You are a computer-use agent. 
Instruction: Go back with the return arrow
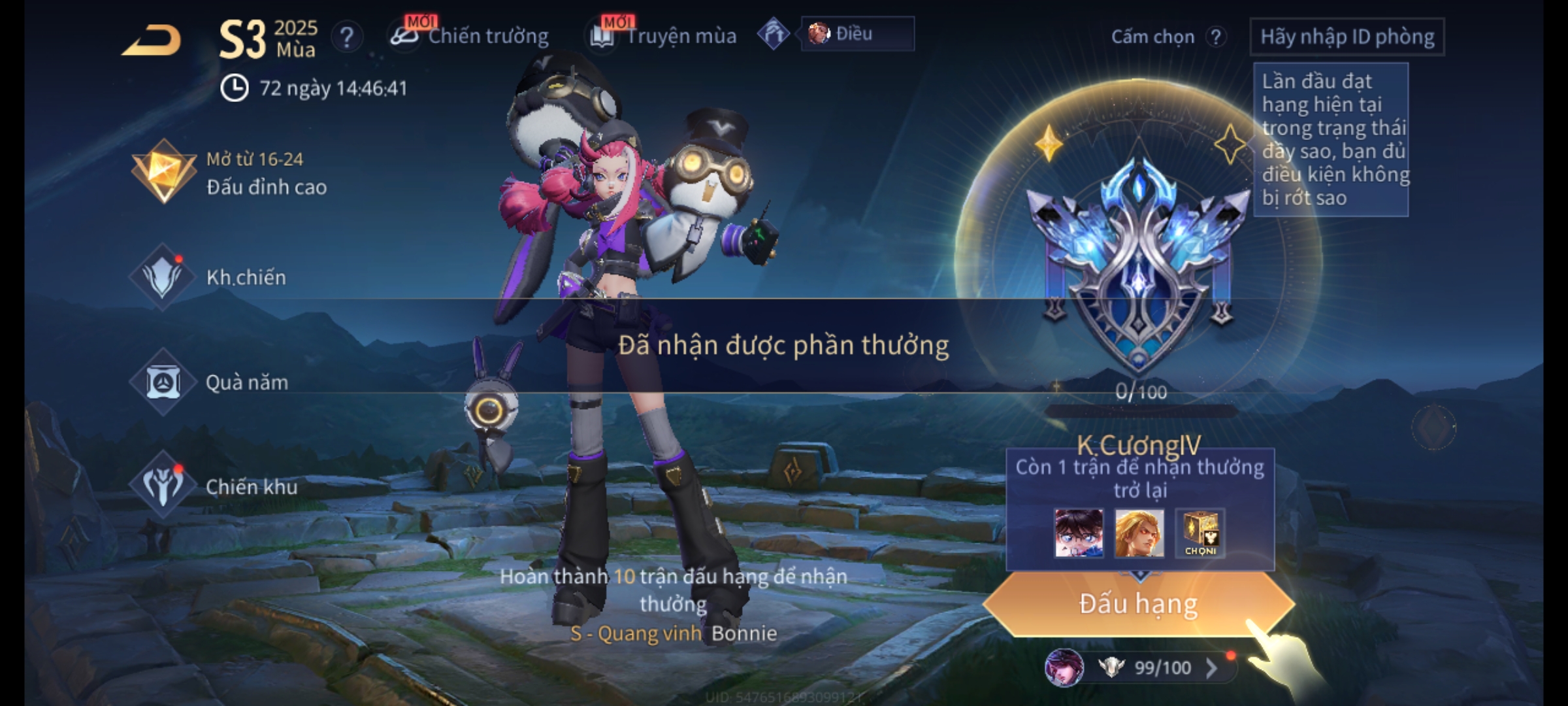(x=152, y=41)
